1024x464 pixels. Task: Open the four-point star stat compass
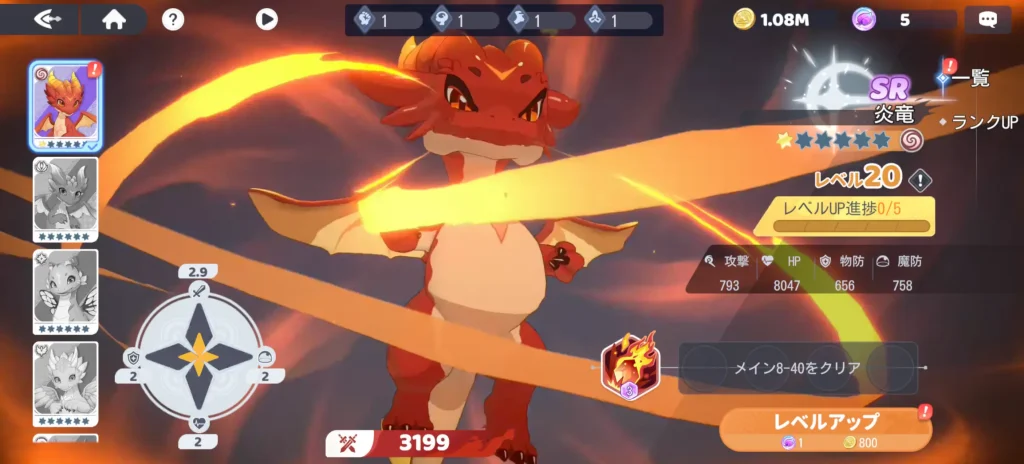point(200,356)
